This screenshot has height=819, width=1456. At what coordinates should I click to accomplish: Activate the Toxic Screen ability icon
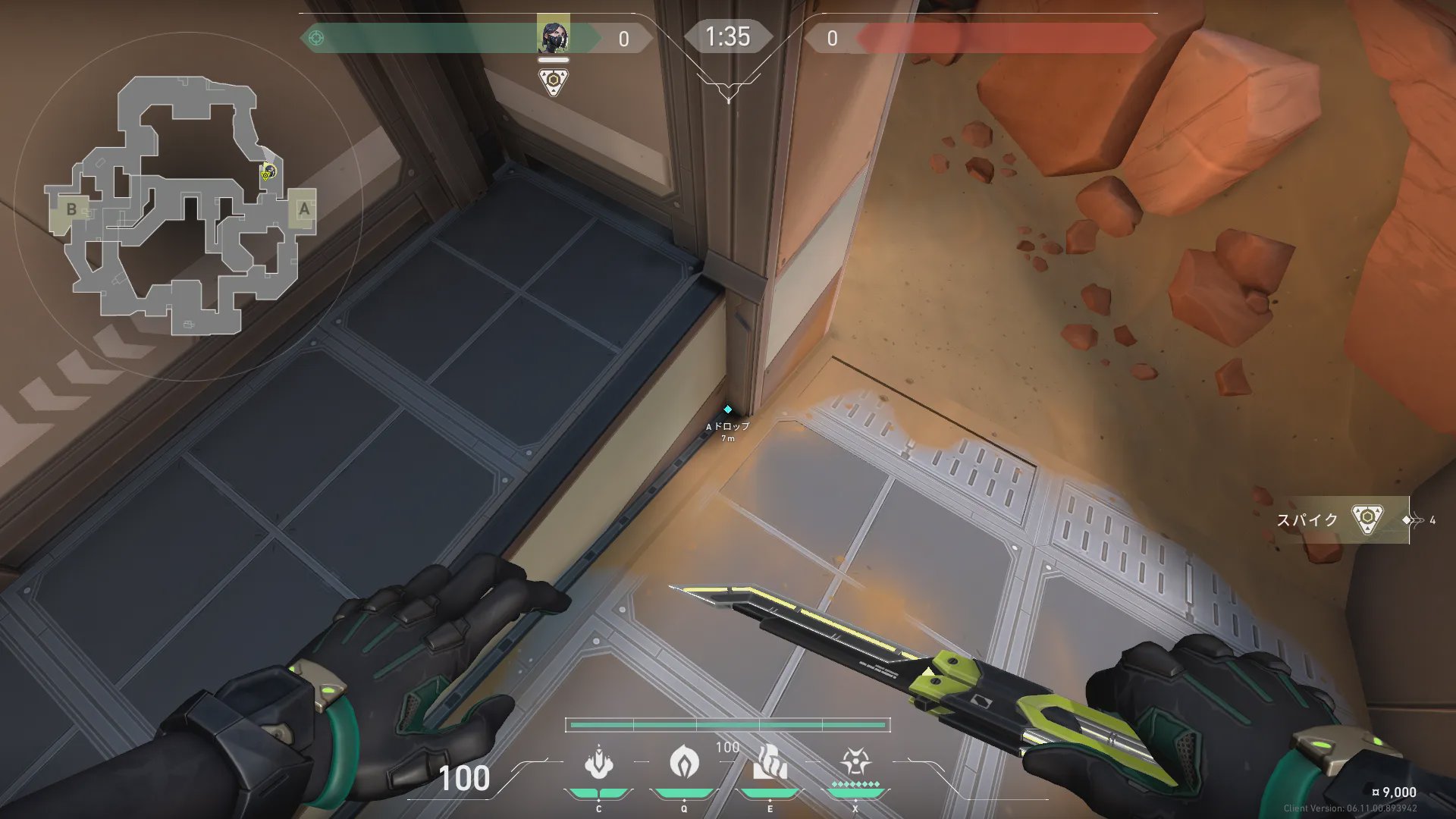coord(770,763)
